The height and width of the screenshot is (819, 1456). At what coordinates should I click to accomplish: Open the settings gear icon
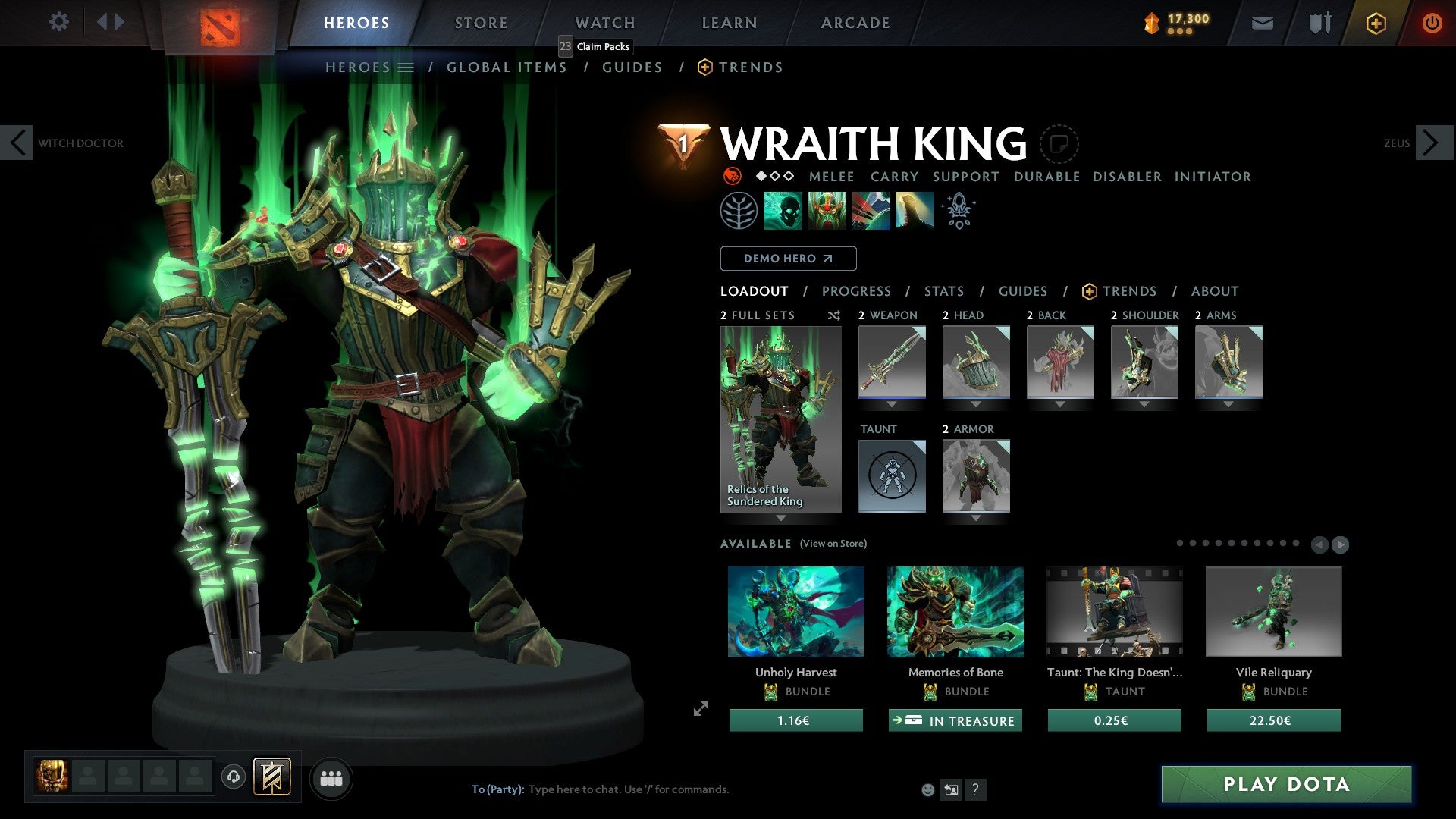point(58,22)
